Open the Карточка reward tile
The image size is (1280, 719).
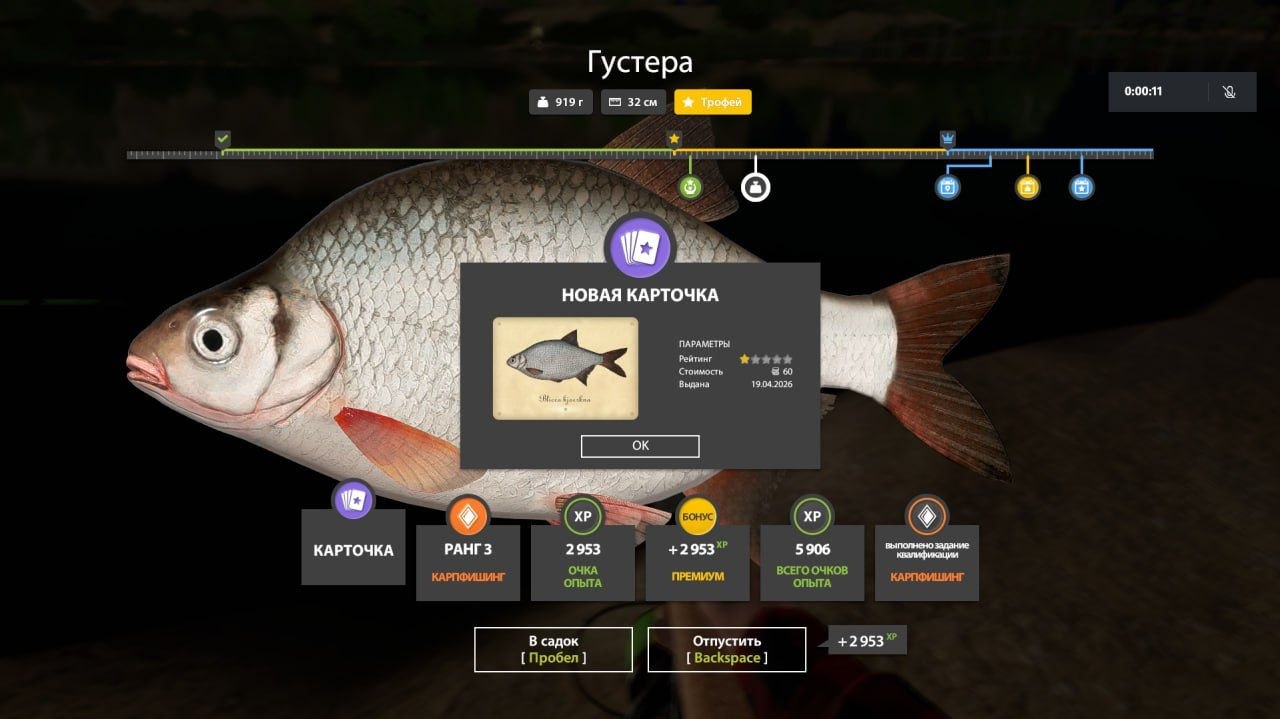(x=353, y=548)
